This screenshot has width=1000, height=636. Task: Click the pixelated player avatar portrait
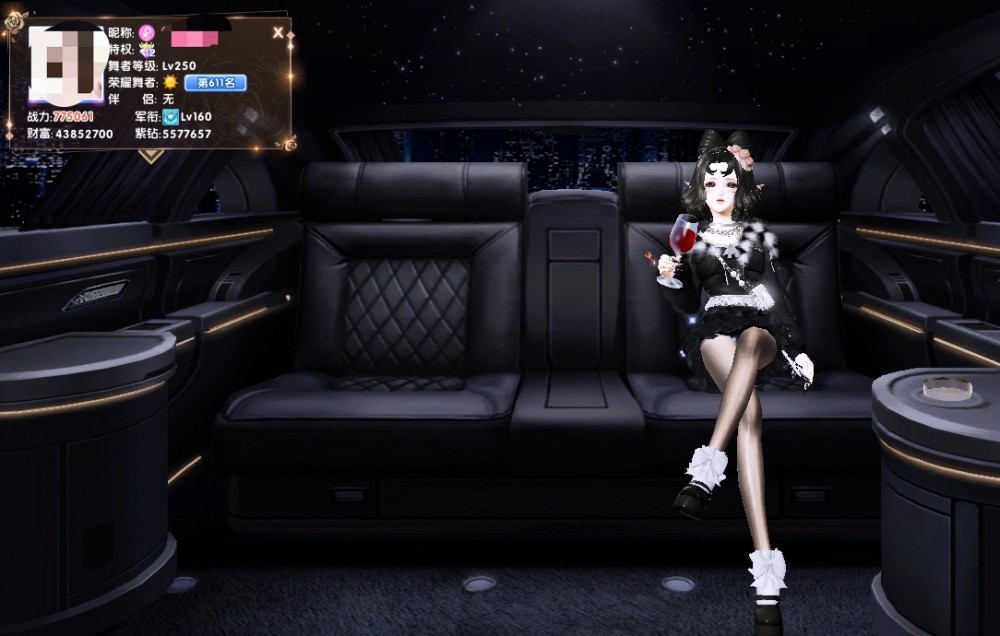click(x=66, y=65)
